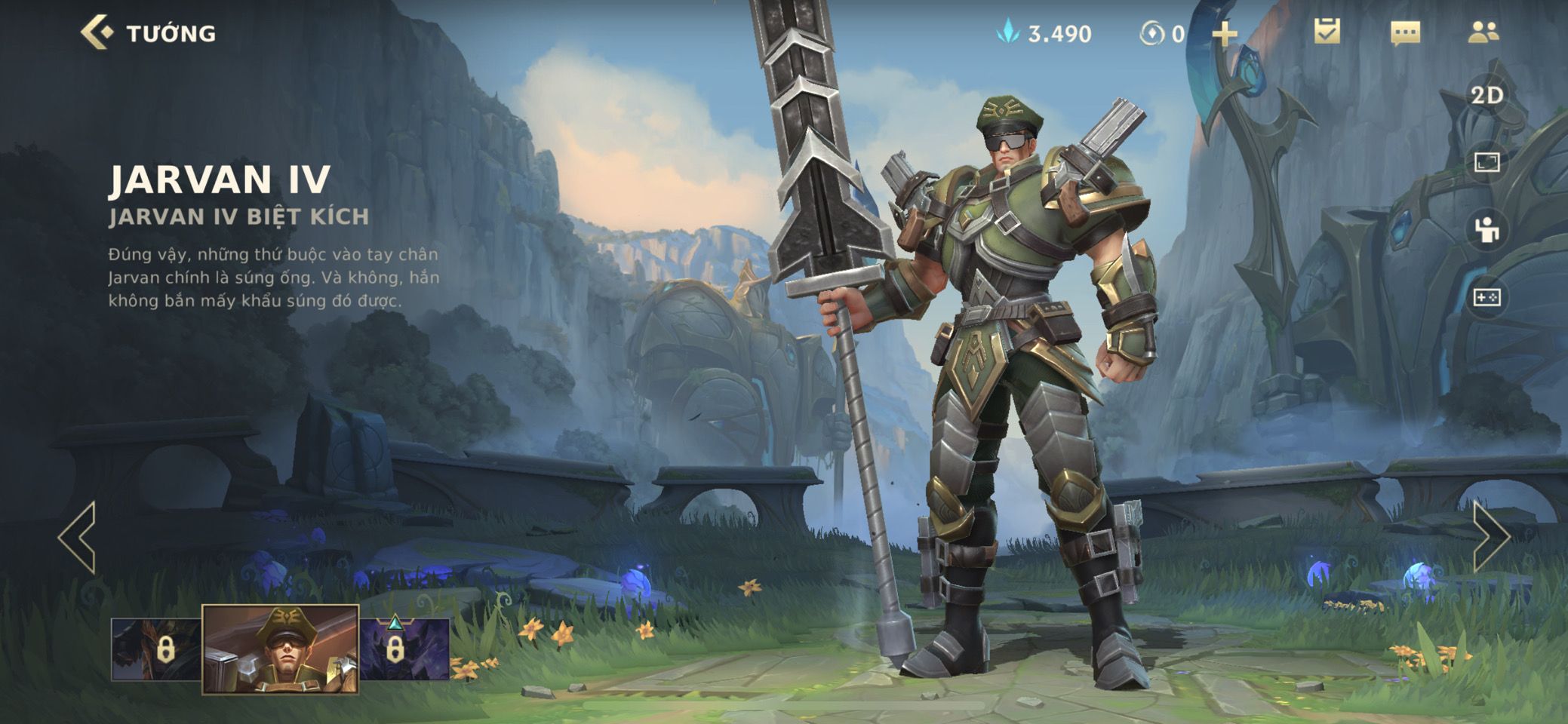1568x724 pixels.
Task: Show the next champion with right arrow
Action: pos(1491,537)
